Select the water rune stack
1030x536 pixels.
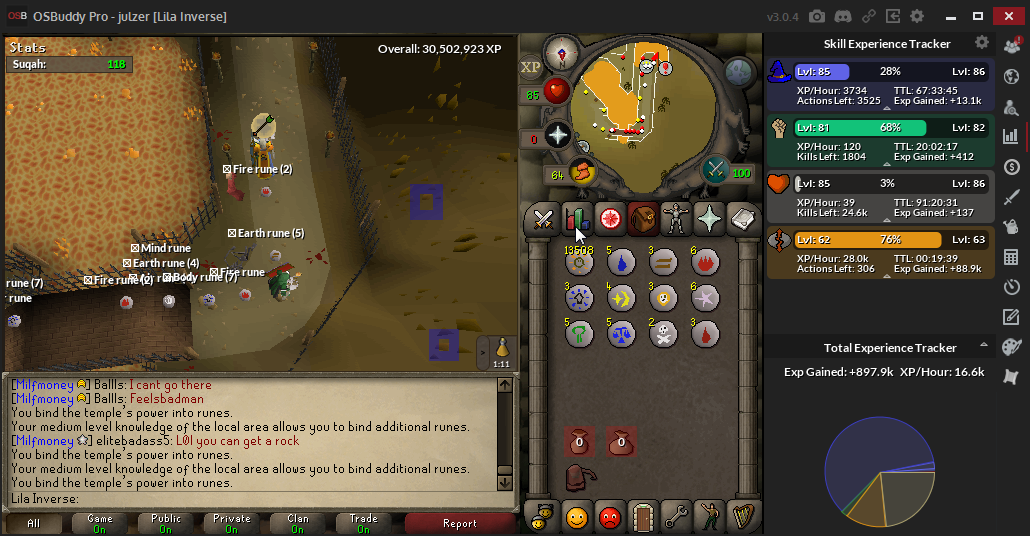click(621, 262)
